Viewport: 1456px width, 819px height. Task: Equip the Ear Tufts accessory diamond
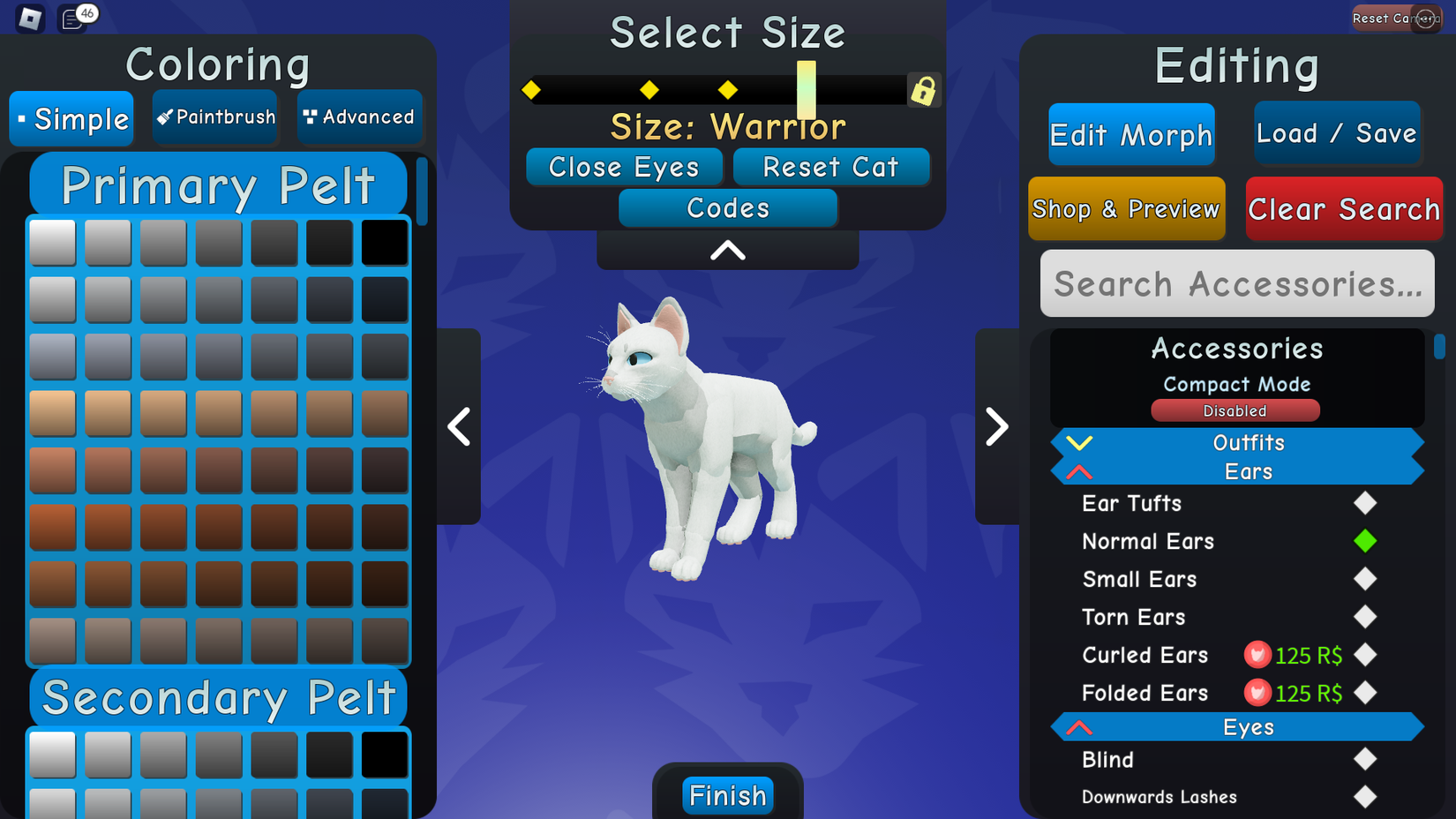[1365, 503]
